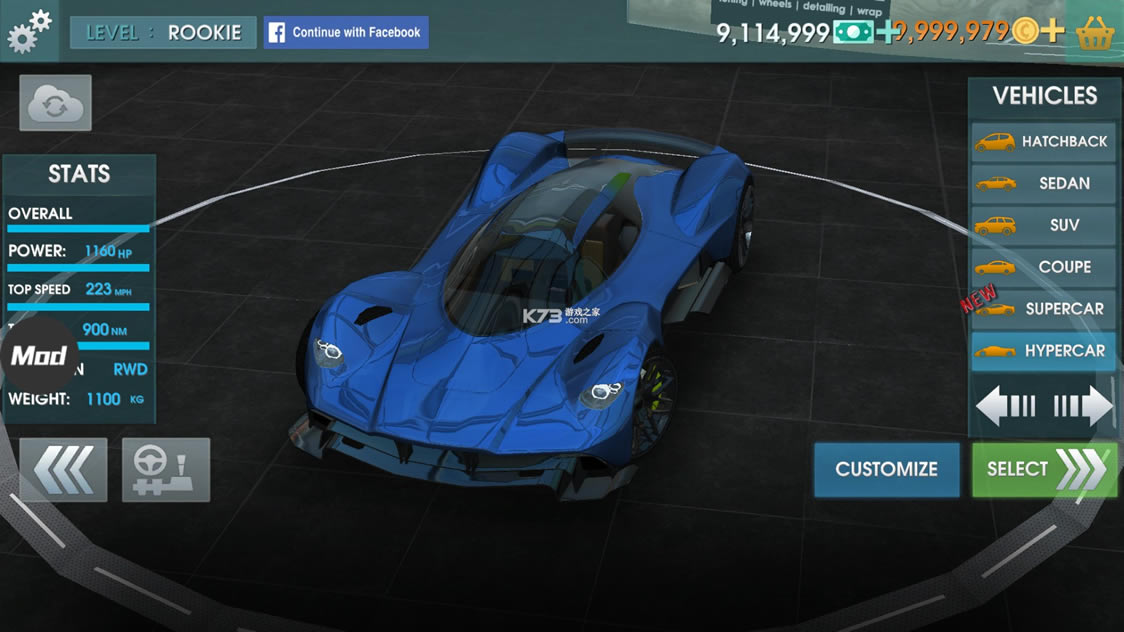Tap the round Mod overlay button
Screen dimensions: 1124x632
click(x=39, y=356)
